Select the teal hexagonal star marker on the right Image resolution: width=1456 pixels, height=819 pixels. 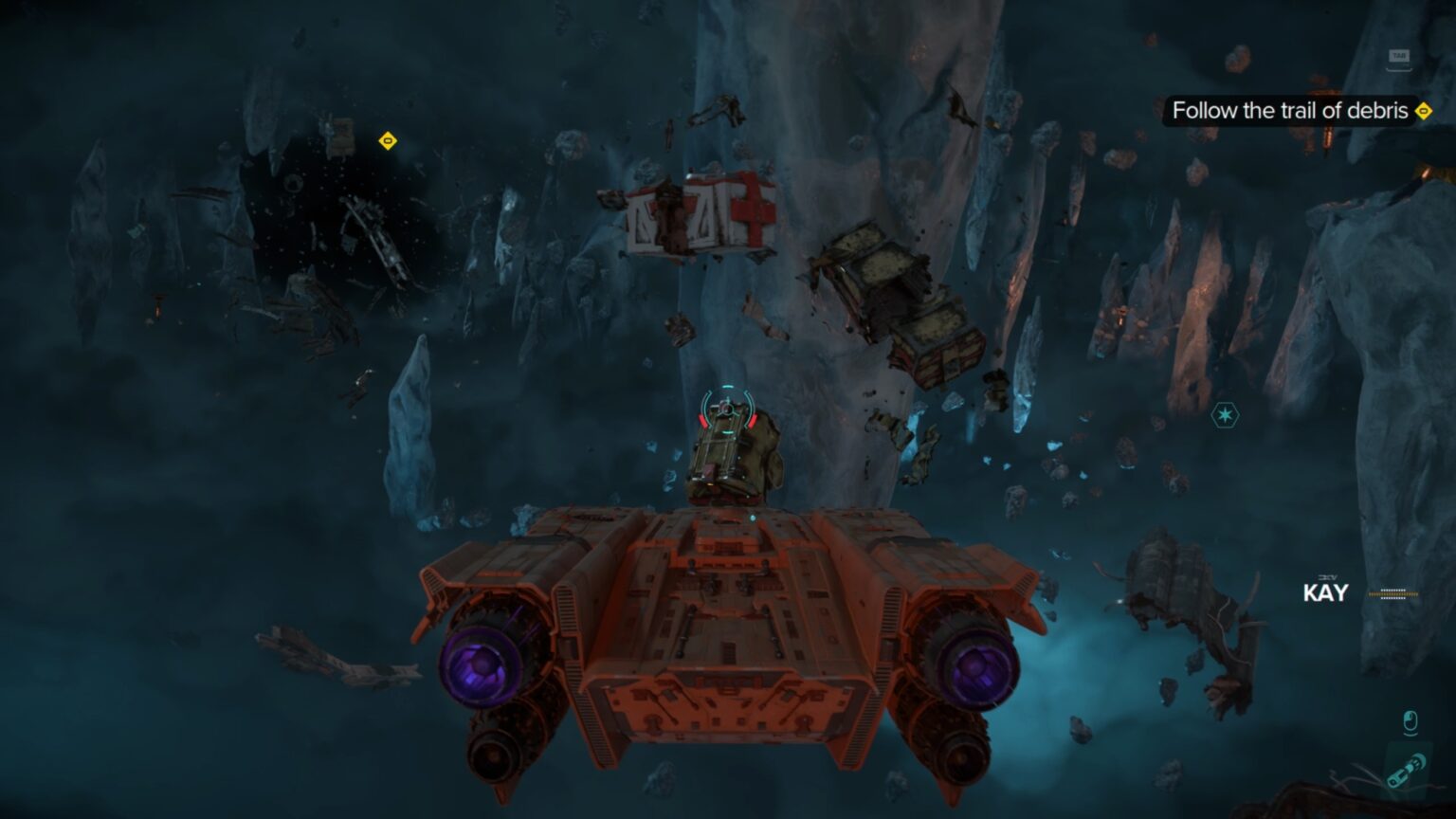pyautogui.click(x=1224, y=414)
